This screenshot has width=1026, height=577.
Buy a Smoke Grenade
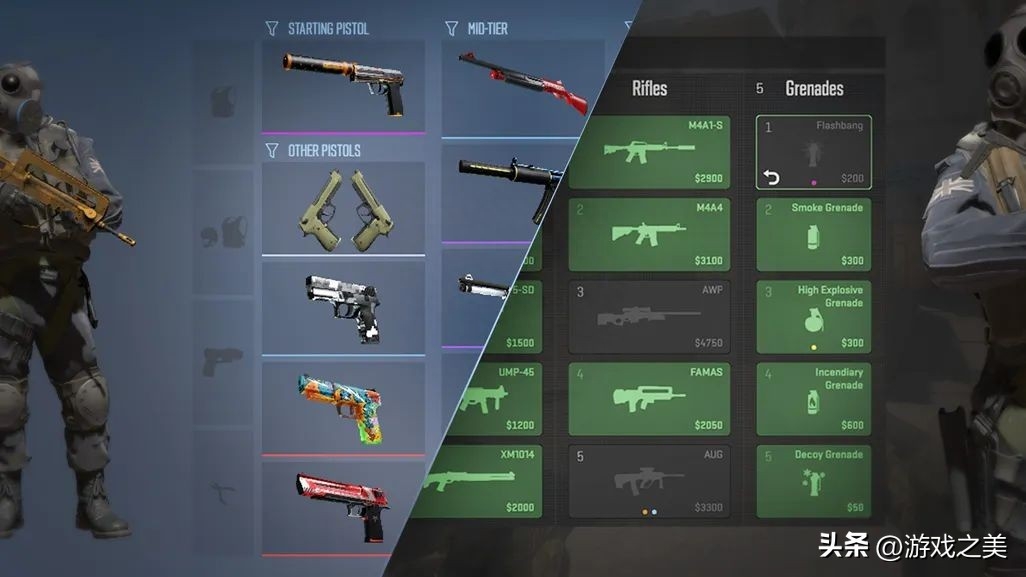click(813, 234)
